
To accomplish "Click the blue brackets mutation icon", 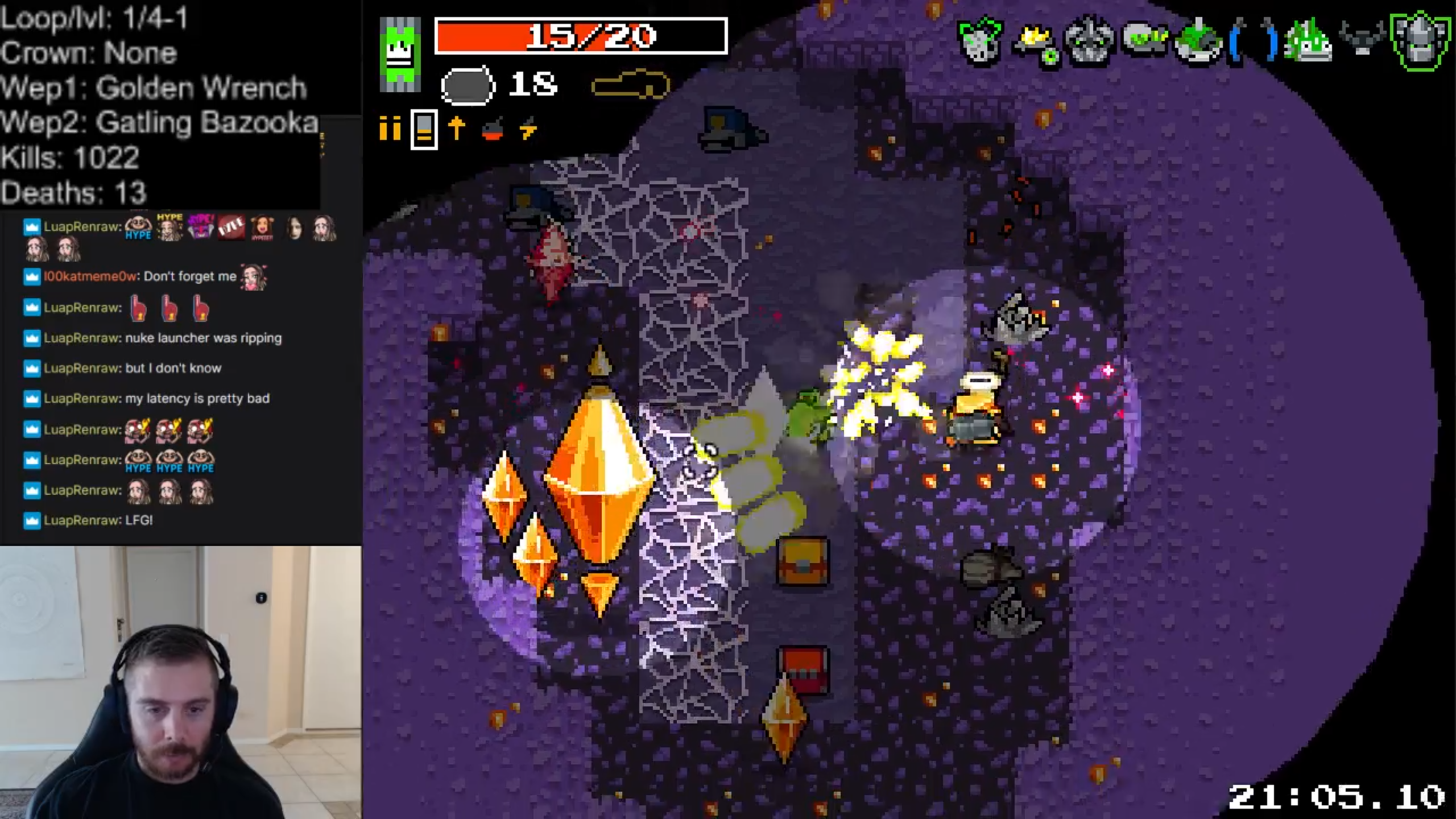I will click(1253, 40).
